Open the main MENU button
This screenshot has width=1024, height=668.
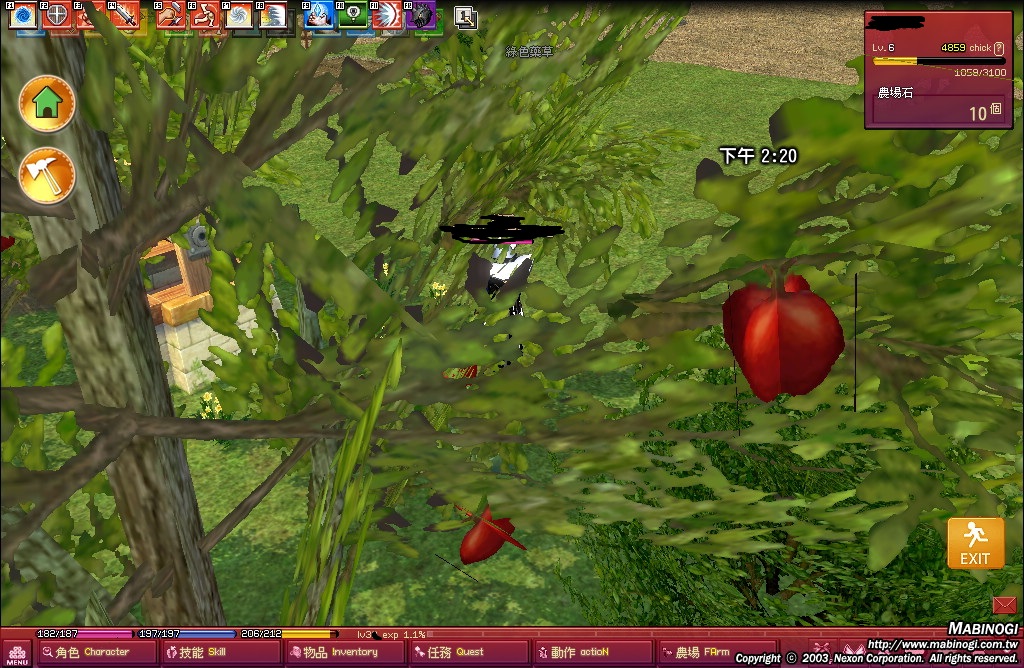[17, 654]
